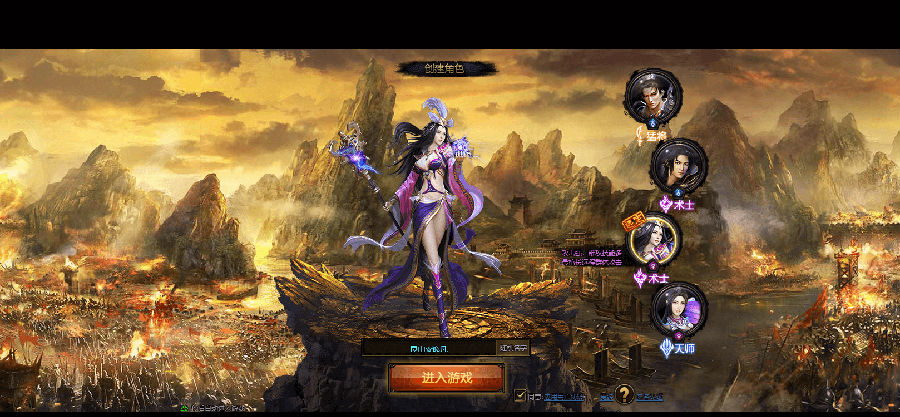Generate a random name with 随机名字
This screenshot has height=417, width=900.
pyautogui.click(x=514, y=348)
